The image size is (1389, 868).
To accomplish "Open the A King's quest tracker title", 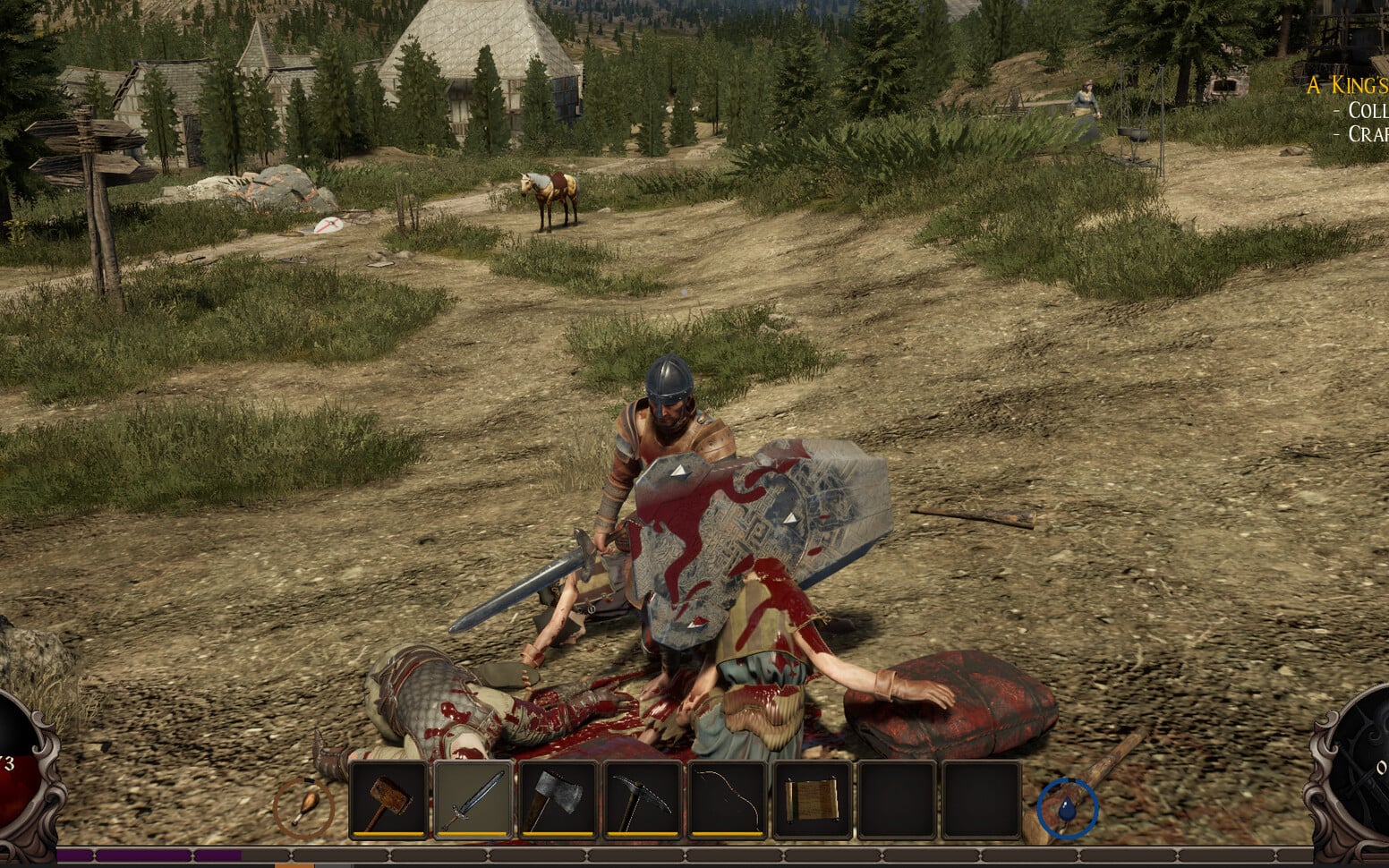I will click(1347, 86).
